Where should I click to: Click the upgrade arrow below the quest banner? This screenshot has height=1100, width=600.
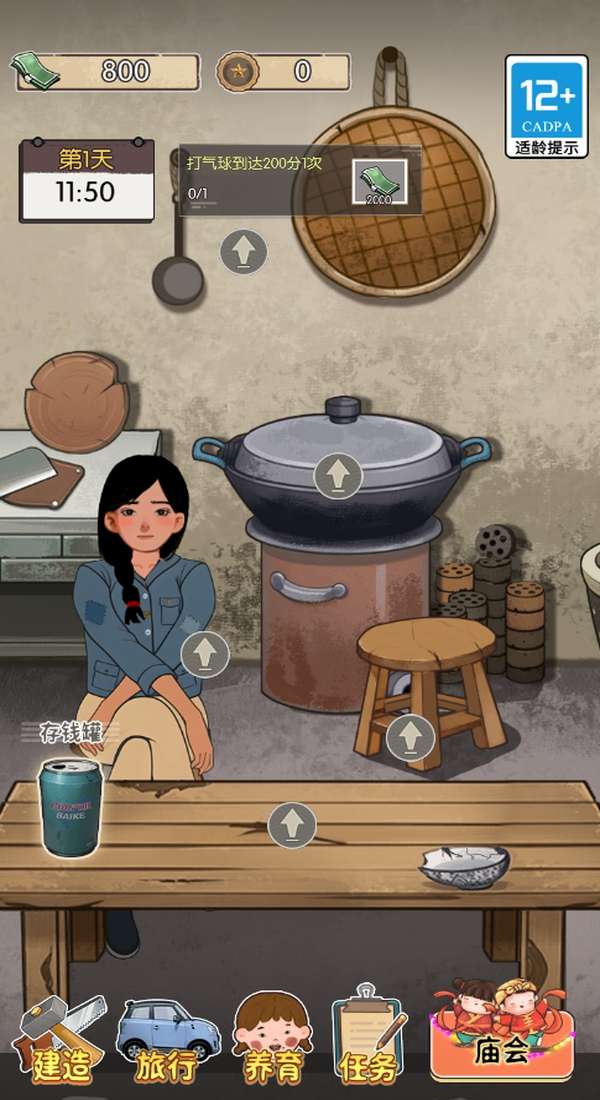243,251
